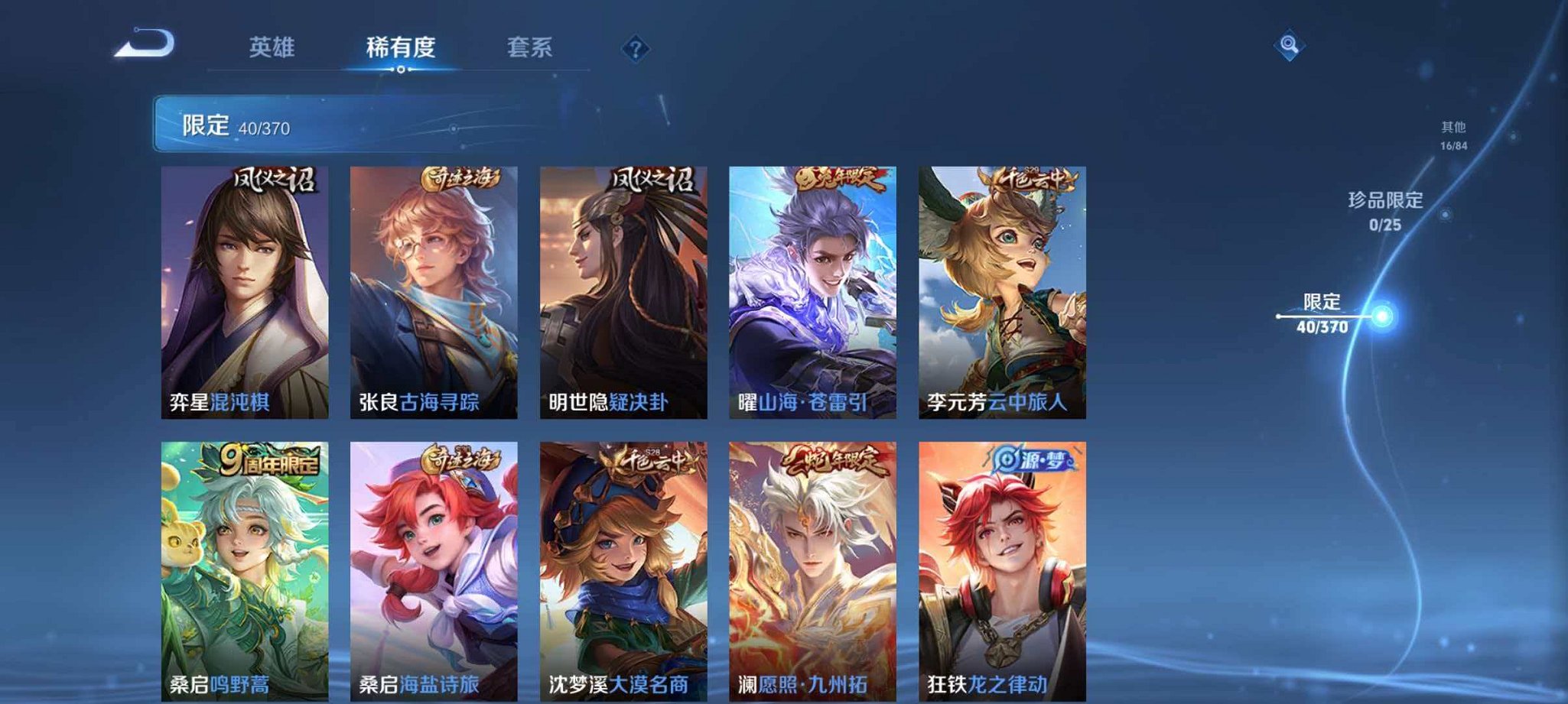
Task: Switch to the 套系 tab
Action: [533, 47]
